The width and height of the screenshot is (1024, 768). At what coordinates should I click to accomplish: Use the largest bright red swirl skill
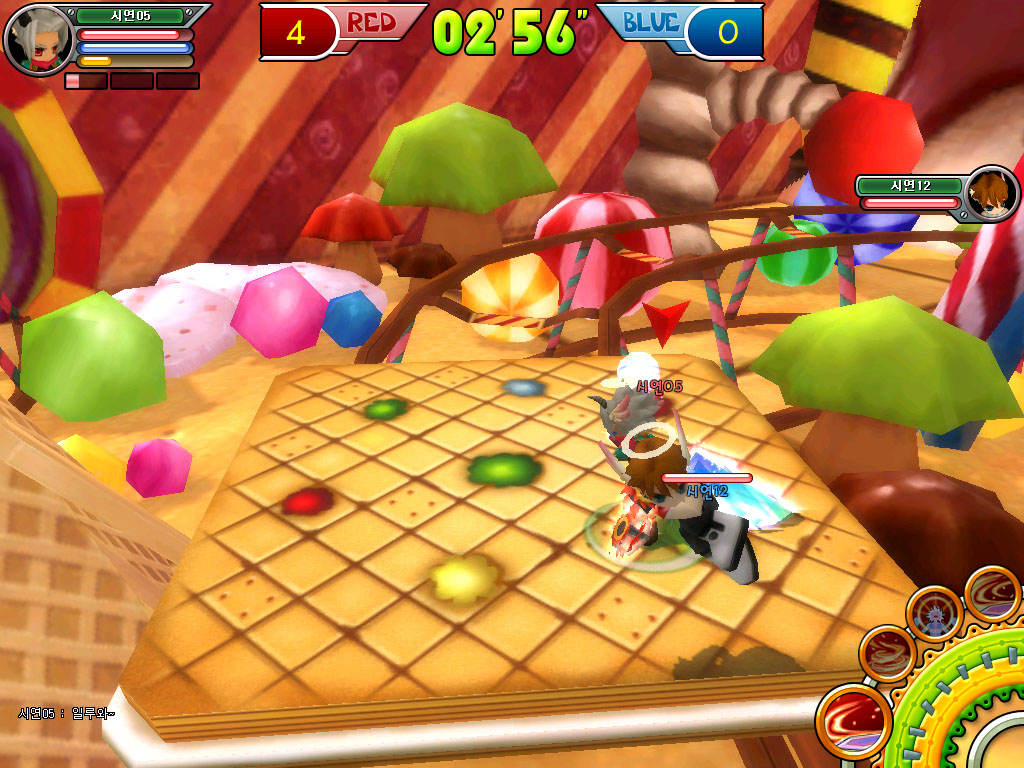tap(853, 720)
